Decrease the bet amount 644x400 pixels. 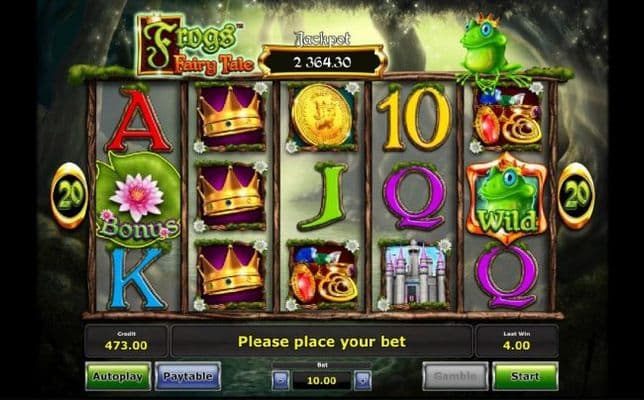pos(280,380)
